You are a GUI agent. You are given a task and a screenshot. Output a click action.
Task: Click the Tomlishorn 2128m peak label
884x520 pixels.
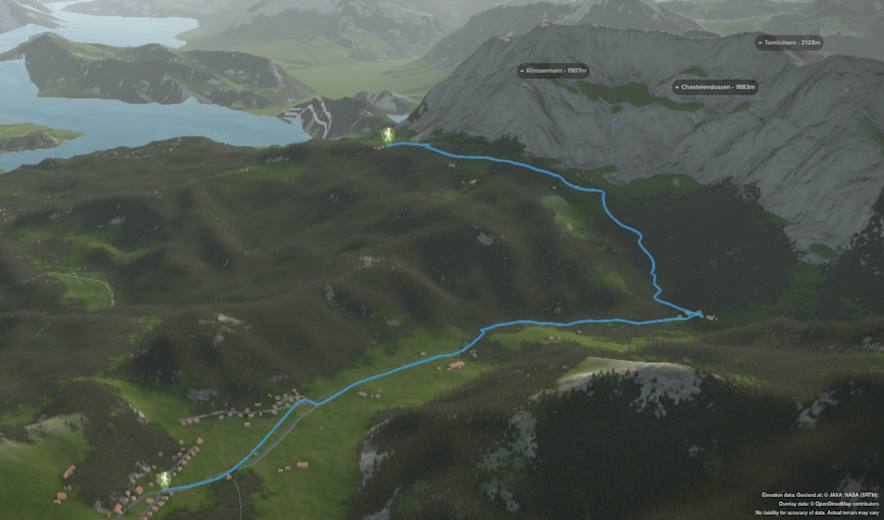click(790, 43)
